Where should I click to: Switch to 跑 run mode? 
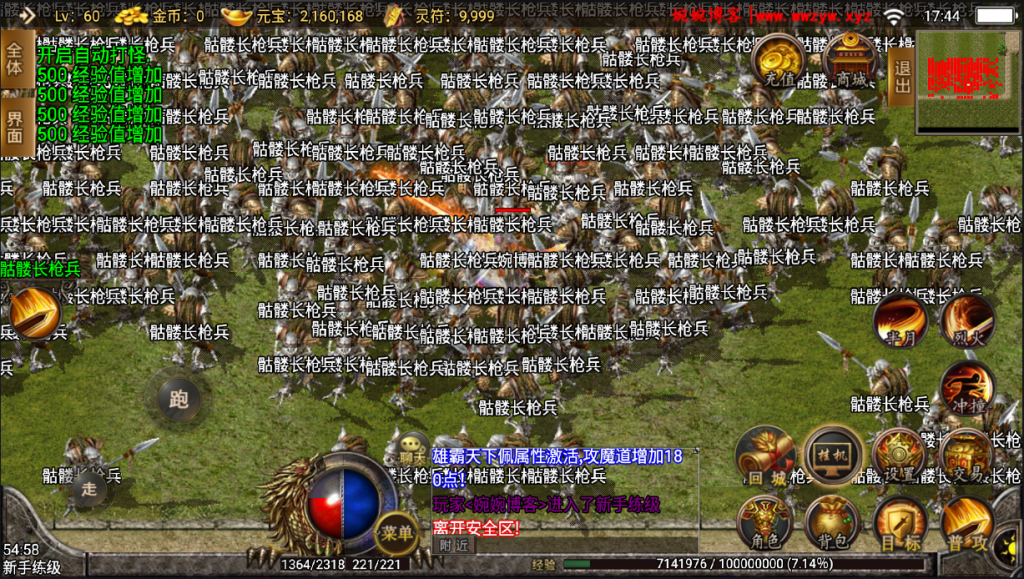click(x=179, y=400)
